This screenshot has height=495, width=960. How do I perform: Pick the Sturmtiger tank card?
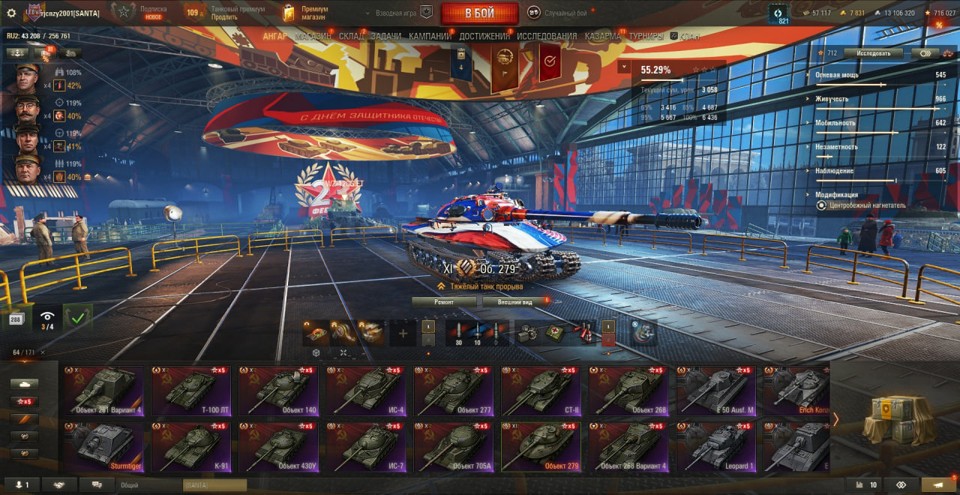point(105,446)
